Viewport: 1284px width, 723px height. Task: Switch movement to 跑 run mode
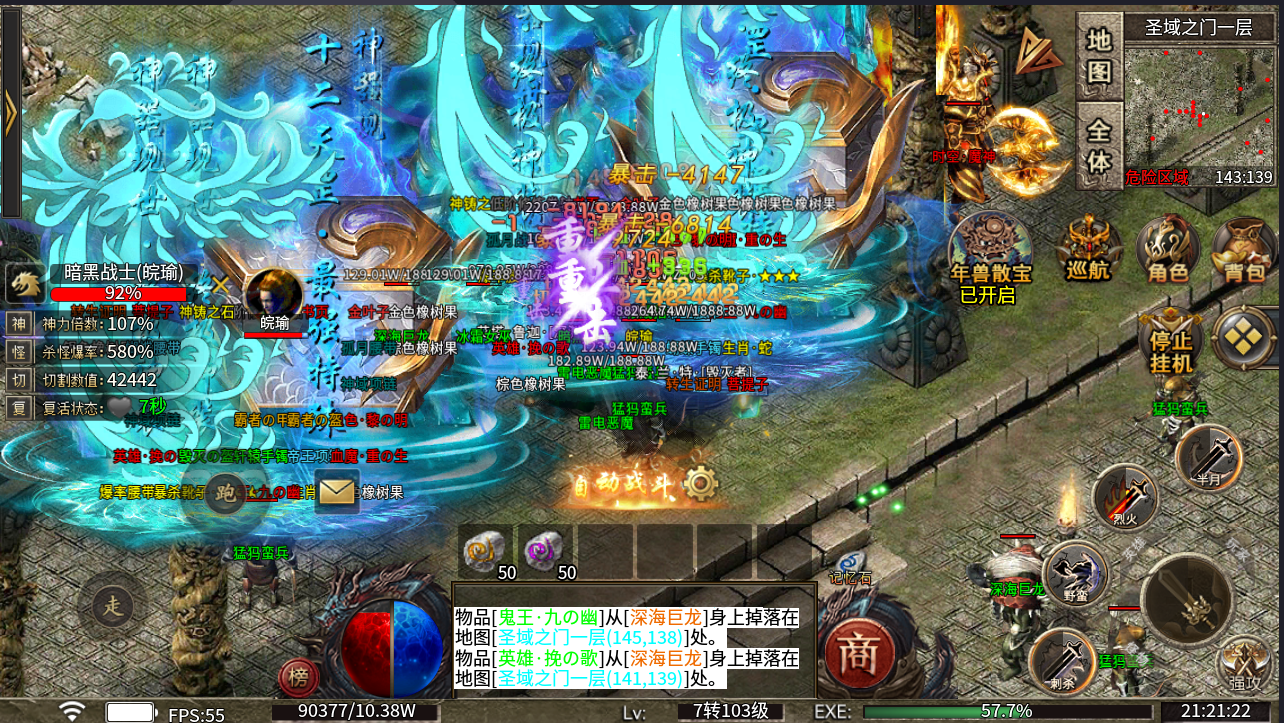coord(226,492)
